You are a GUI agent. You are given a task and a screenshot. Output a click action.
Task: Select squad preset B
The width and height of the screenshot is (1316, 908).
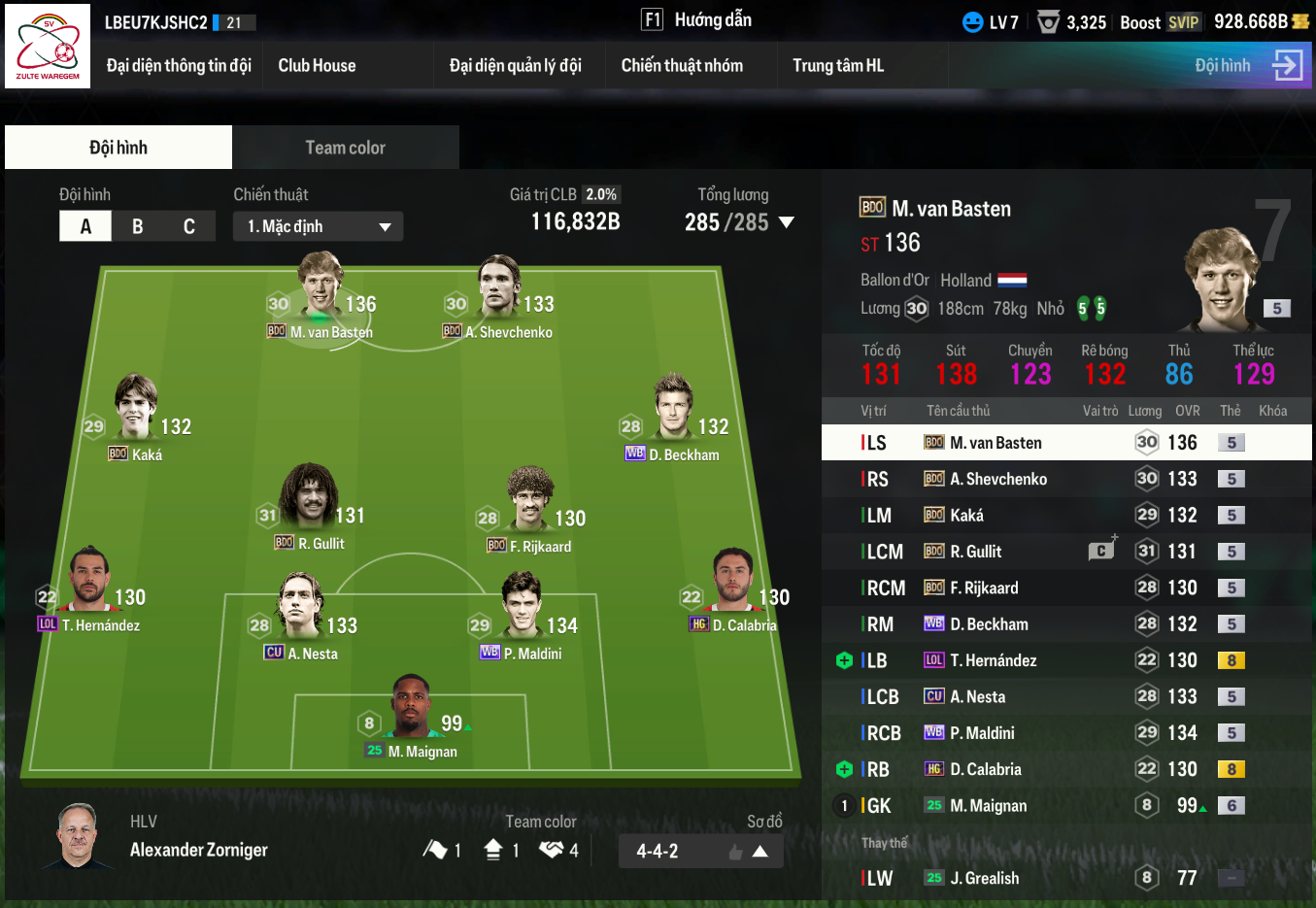coord(138,226)
